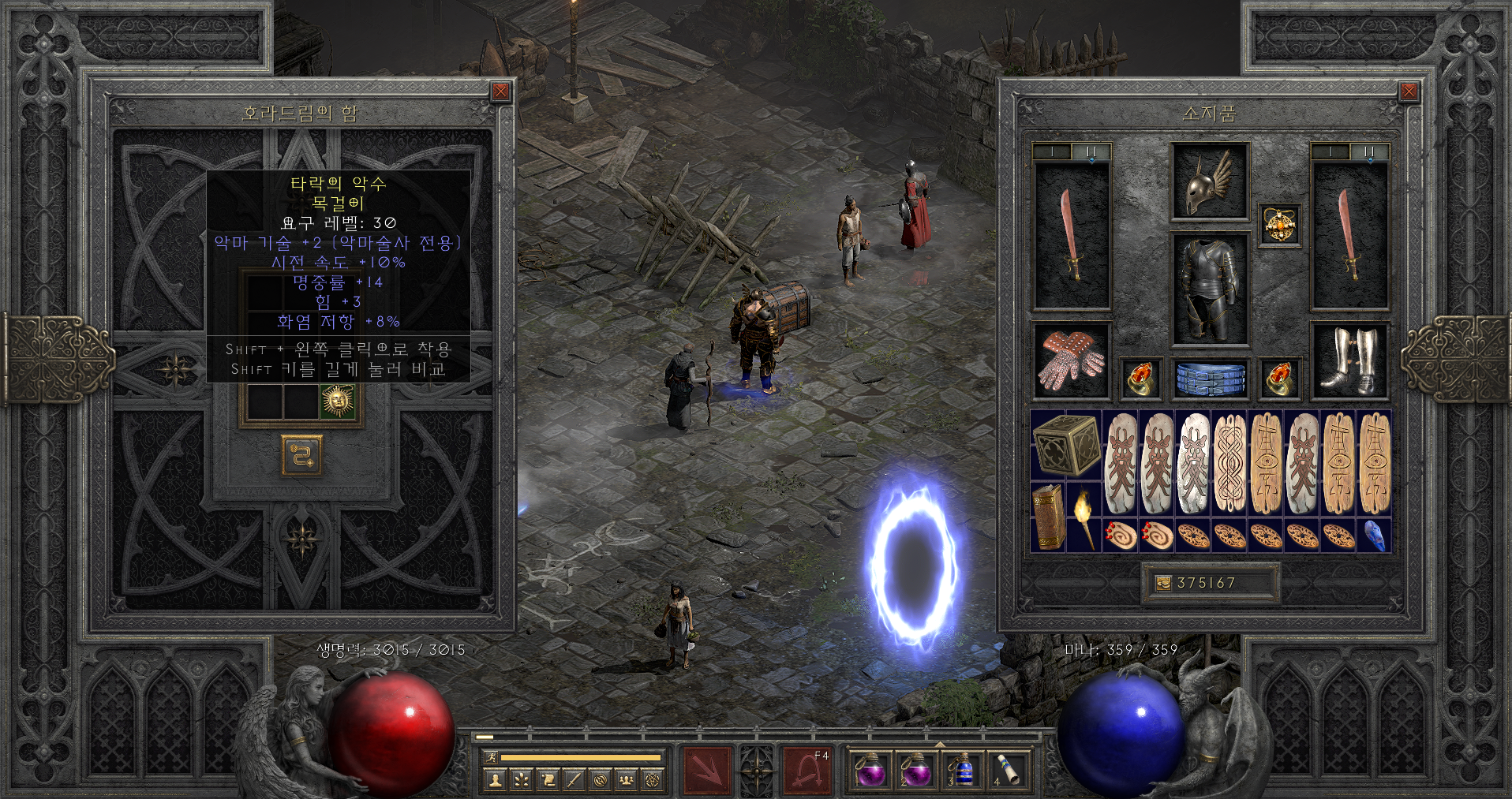
Task: Click the Transmute button in the cube
Action: pos(301,455)
